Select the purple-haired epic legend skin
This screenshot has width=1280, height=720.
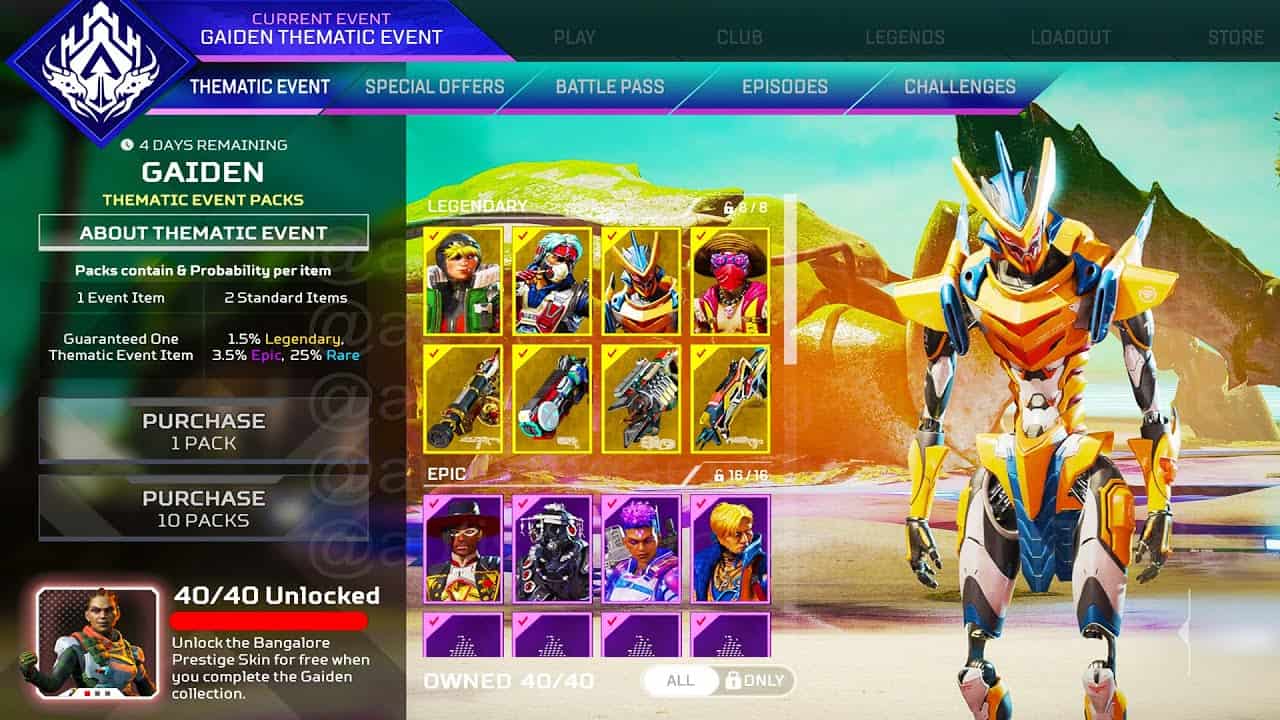(x=641, y=548)
